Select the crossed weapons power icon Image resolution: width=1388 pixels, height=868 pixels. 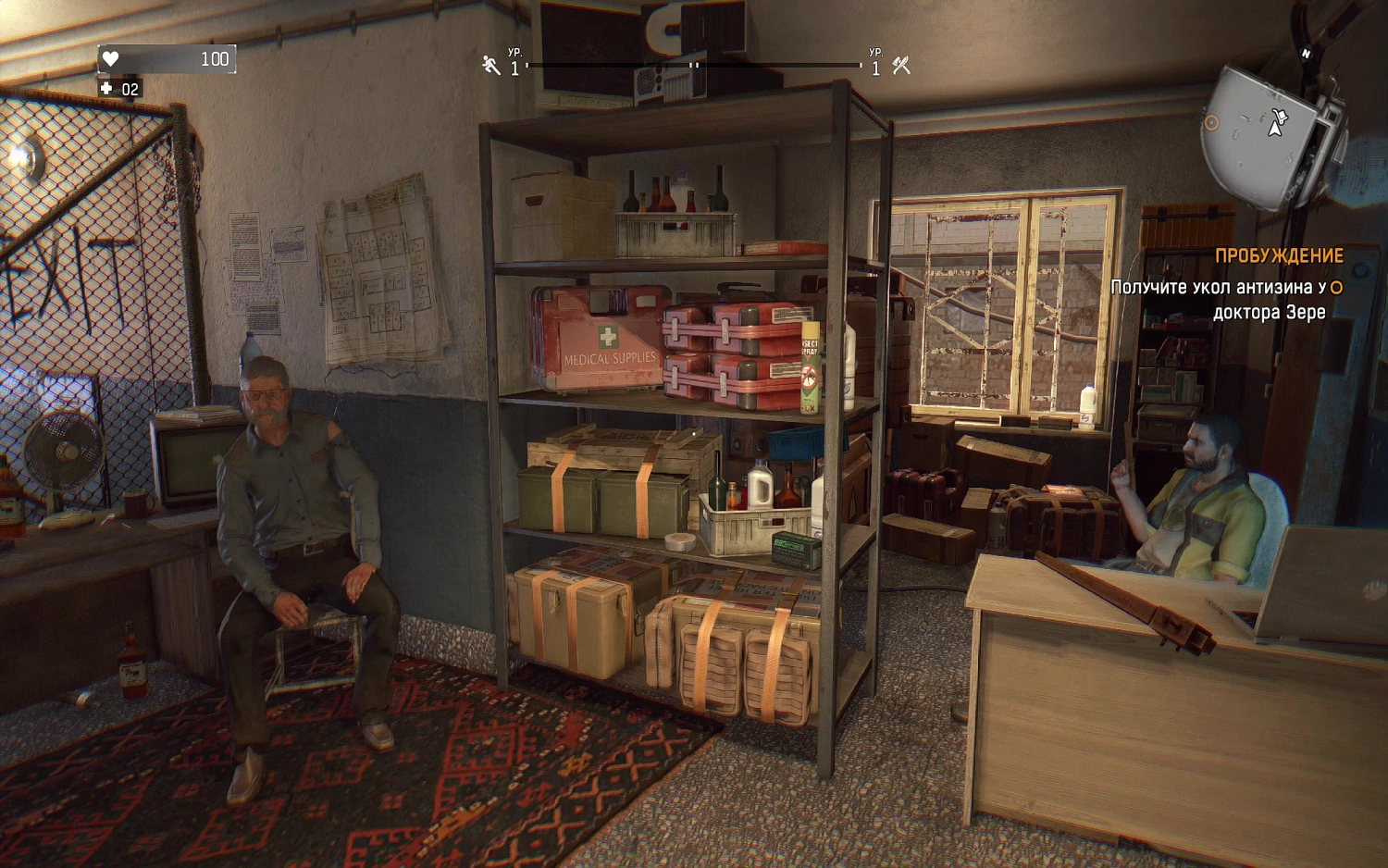click(902, 65)
